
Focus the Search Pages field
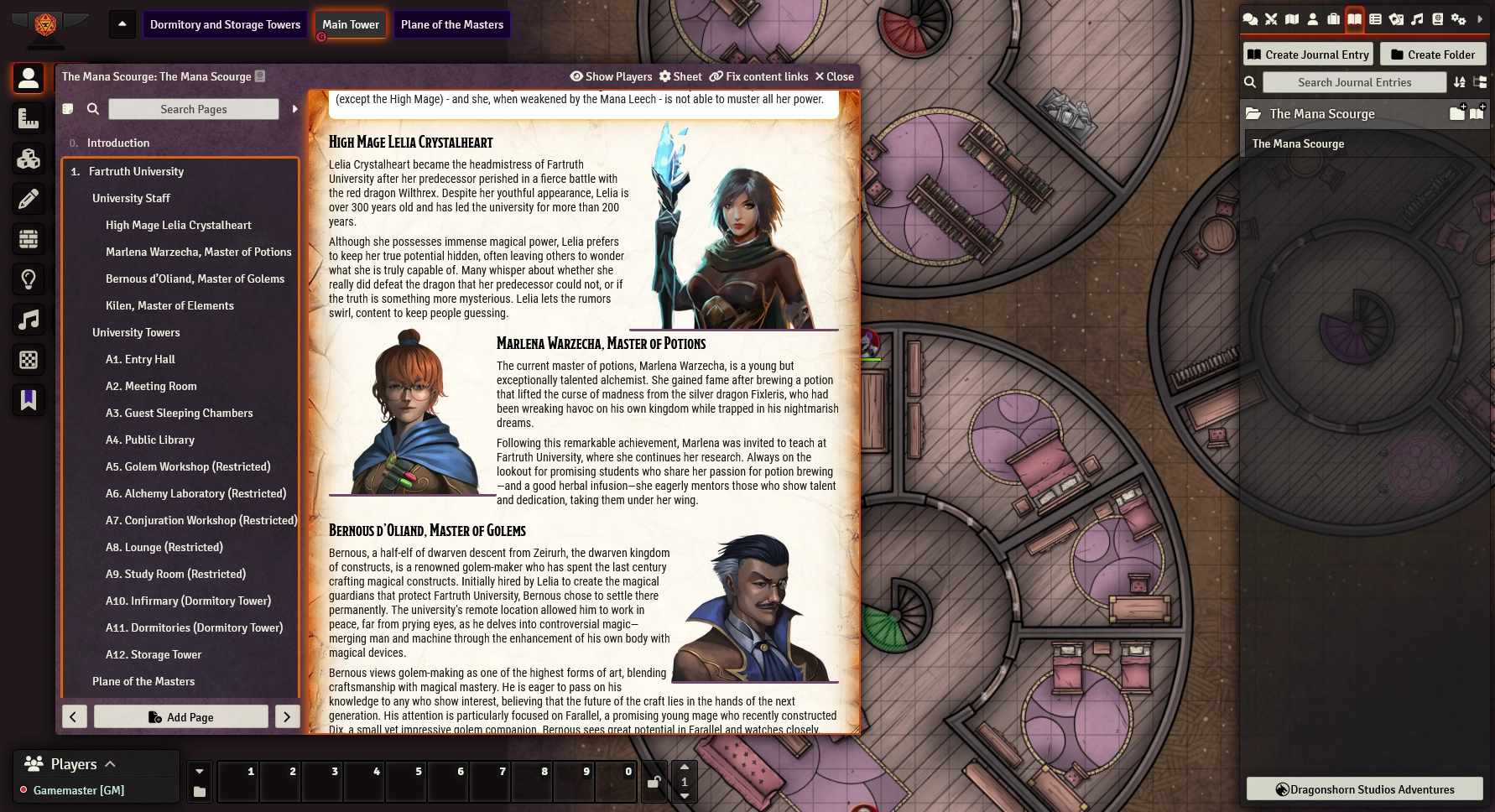pos(194,109)
